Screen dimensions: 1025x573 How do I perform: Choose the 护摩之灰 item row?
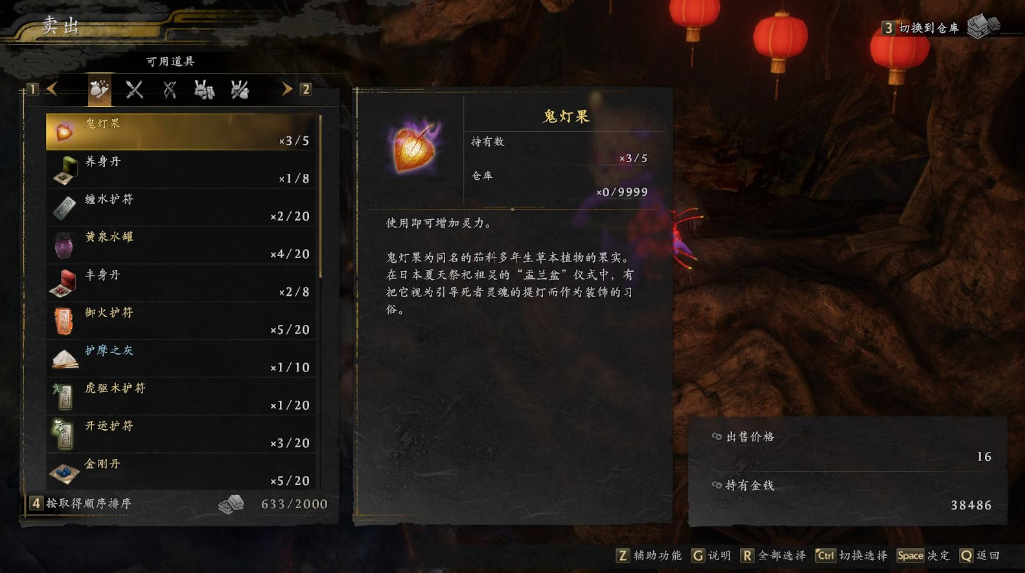pyautogui.click(x=182, y=359)
